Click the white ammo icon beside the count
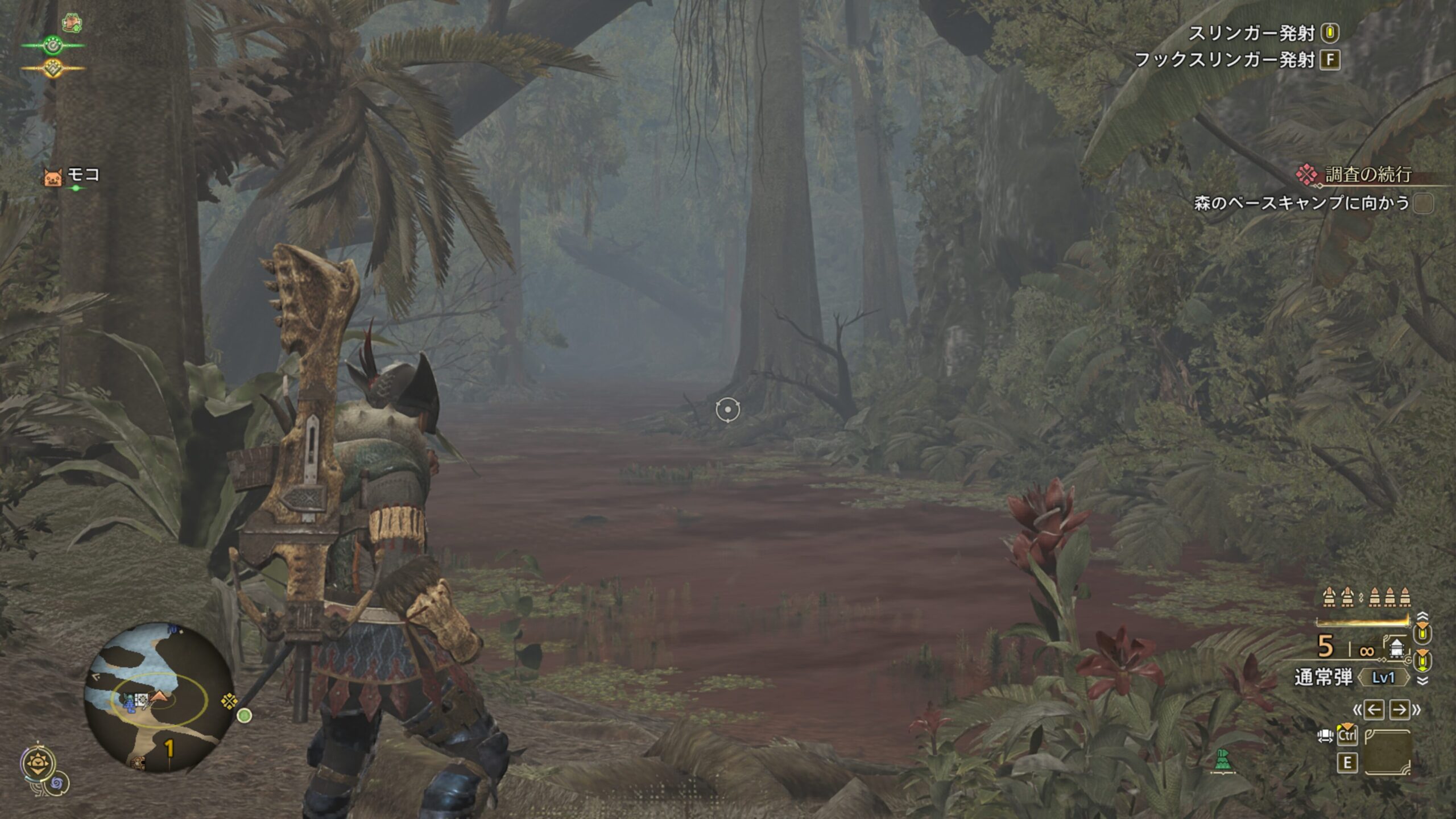Image resolution: width=1456 pixels, height=819 pixels. coord(1396,648)
